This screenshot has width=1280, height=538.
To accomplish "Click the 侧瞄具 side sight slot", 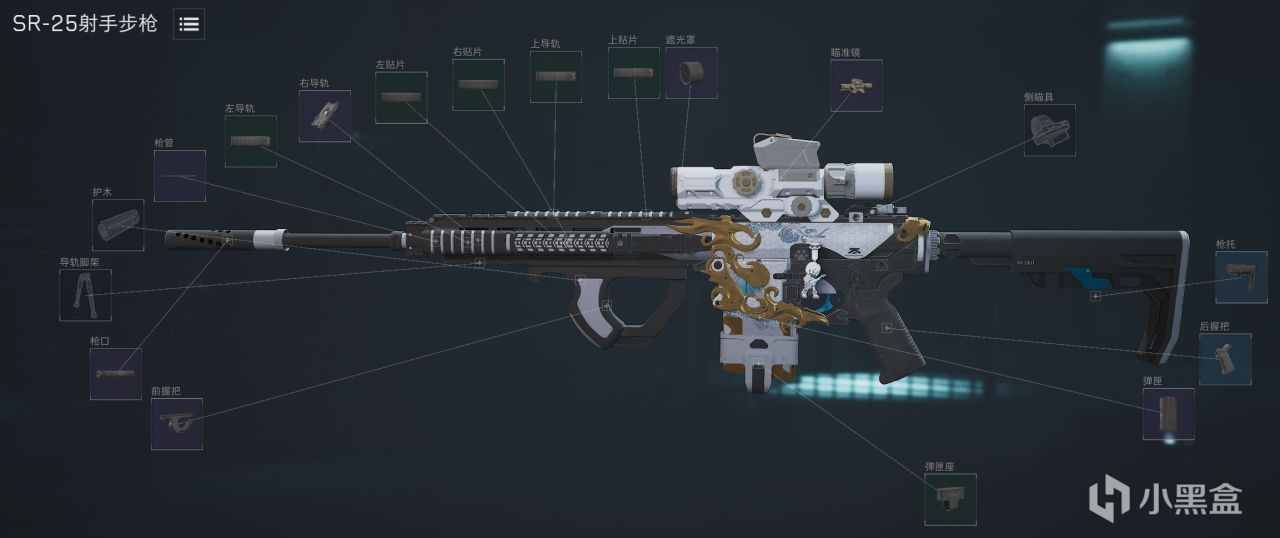I will [1049, 130].
